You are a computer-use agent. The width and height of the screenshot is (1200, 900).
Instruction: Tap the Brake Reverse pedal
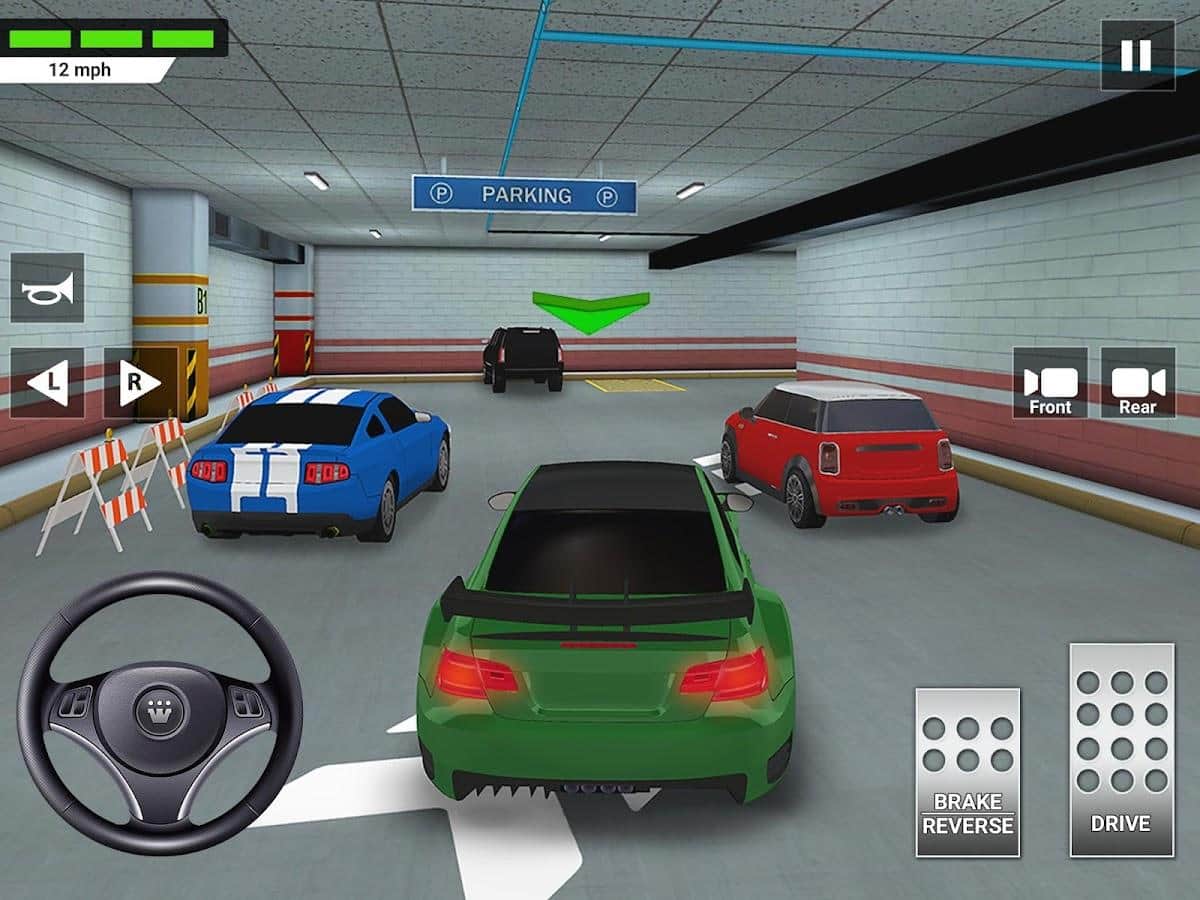pyautogui.click(x=967, y=771)
